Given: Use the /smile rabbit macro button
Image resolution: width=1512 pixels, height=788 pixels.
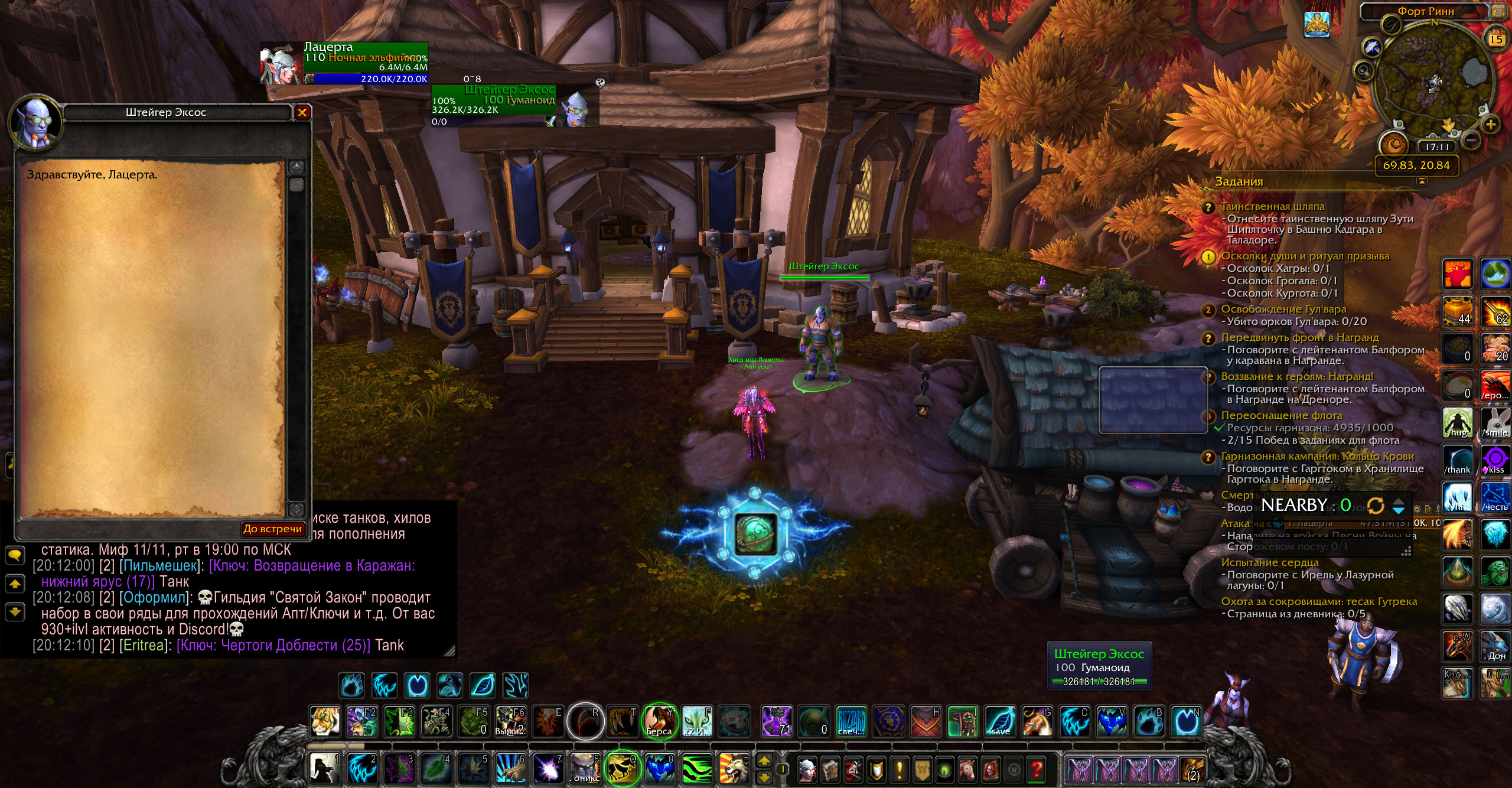Looking at the screenshot, I should coord(1495,423).
